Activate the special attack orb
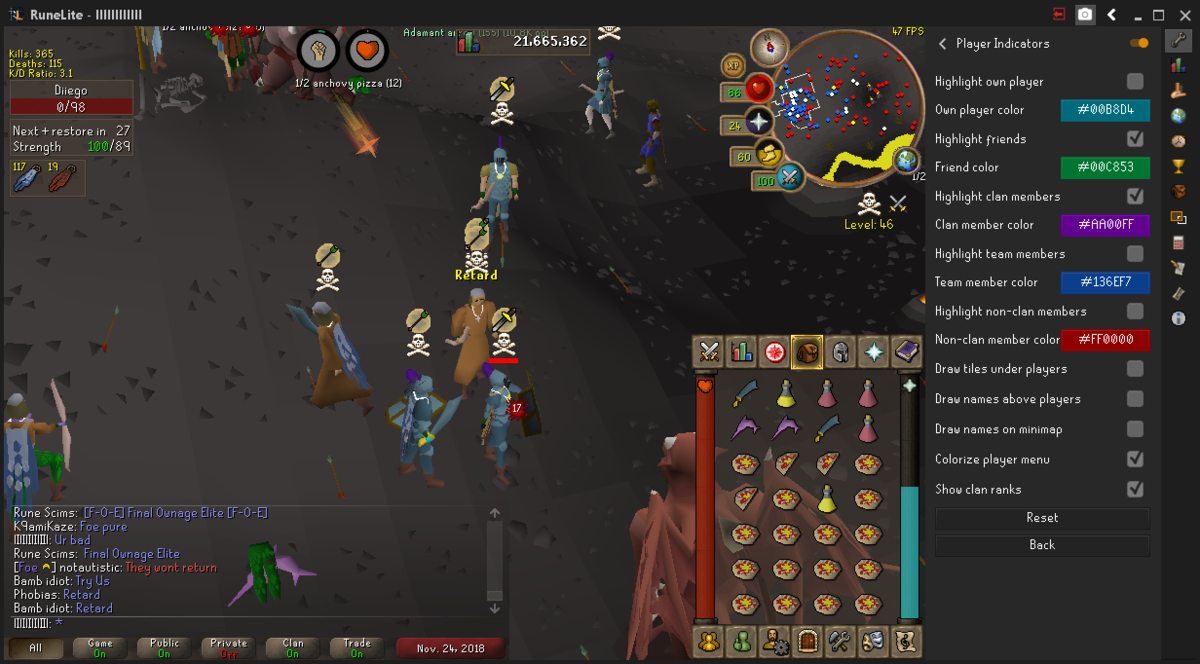 pyautogui.click(x=789, y=178)
